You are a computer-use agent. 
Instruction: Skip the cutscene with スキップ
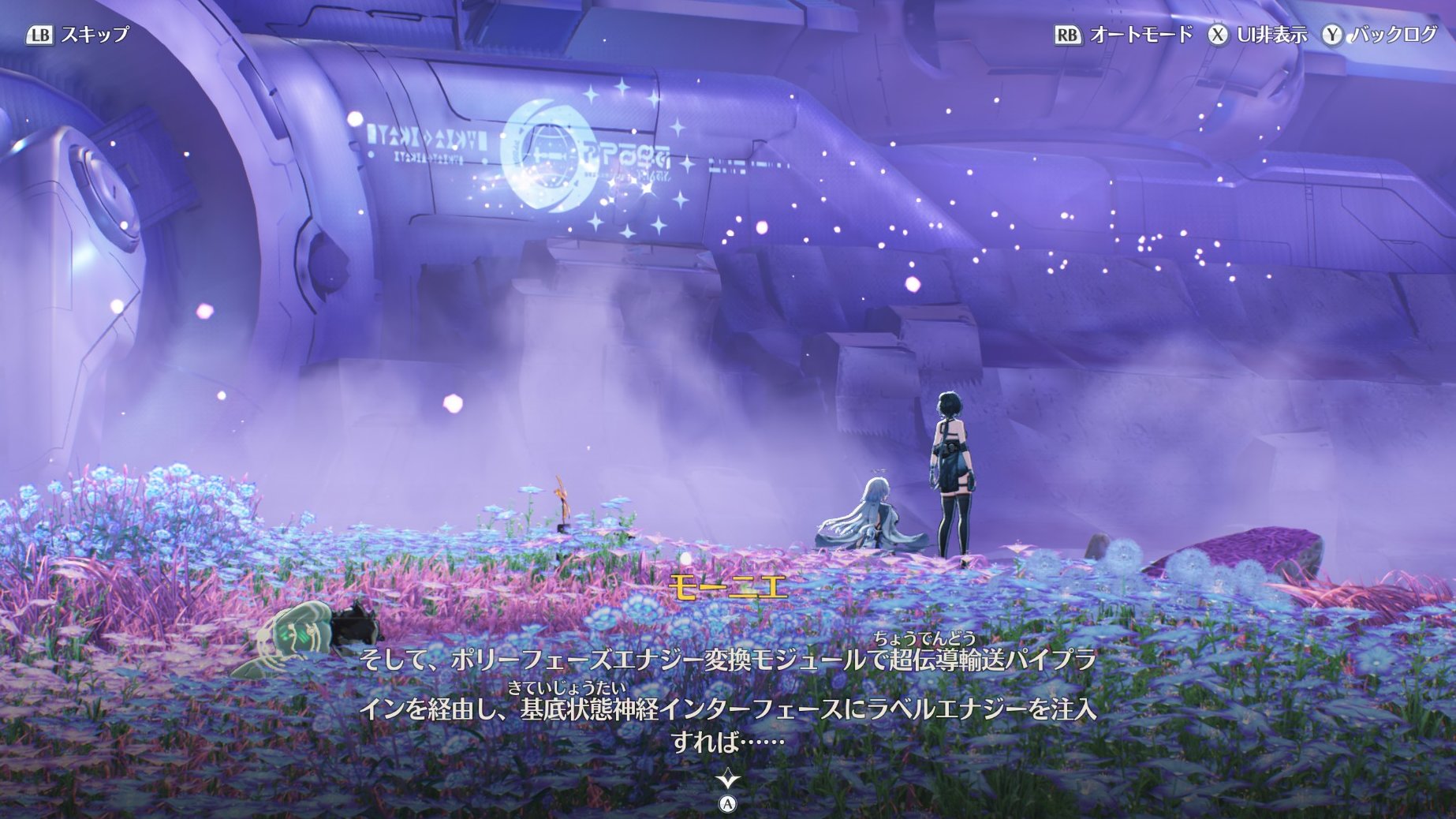(78, 35)
